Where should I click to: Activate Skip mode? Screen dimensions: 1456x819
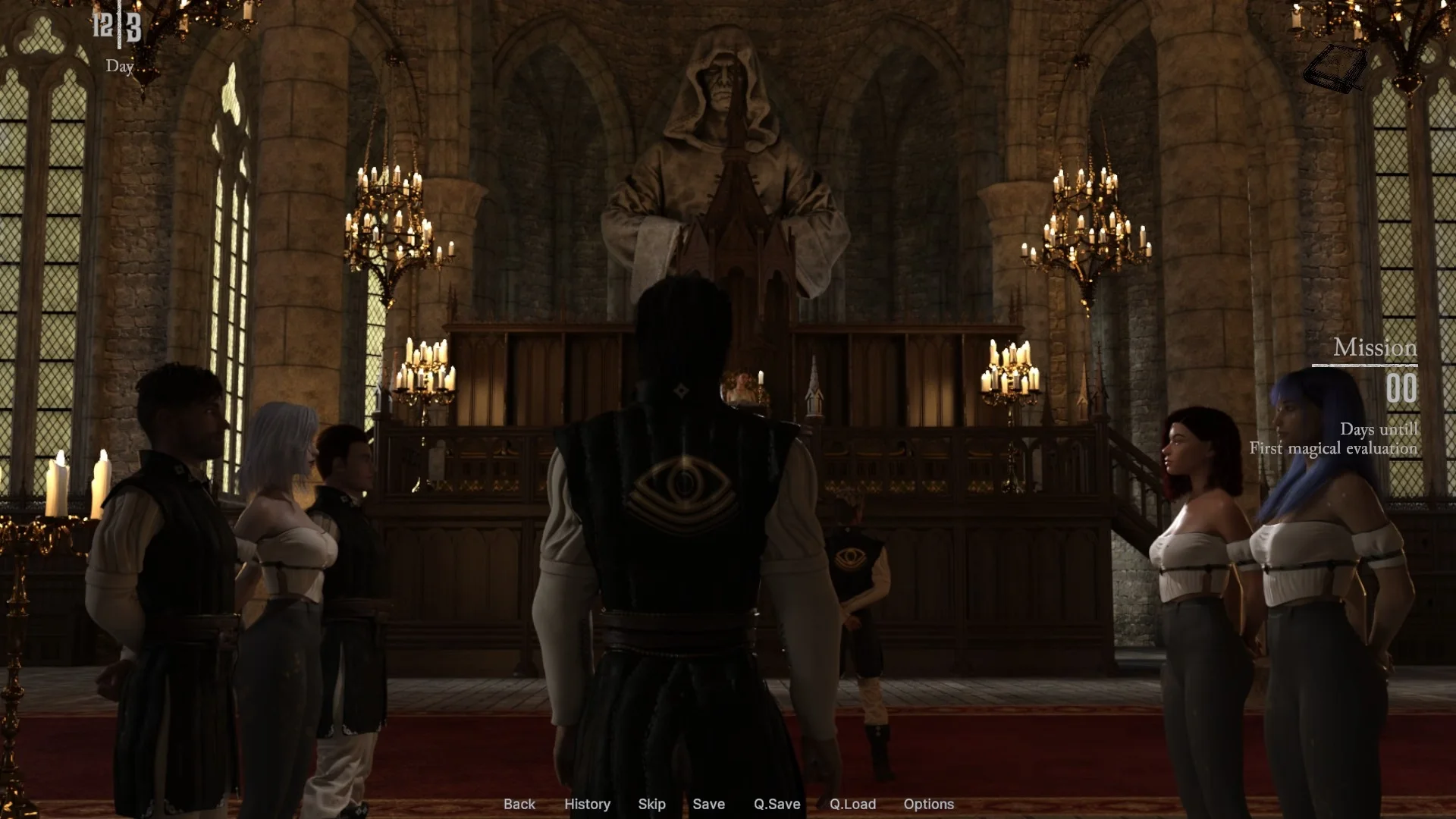pos(651,804)
